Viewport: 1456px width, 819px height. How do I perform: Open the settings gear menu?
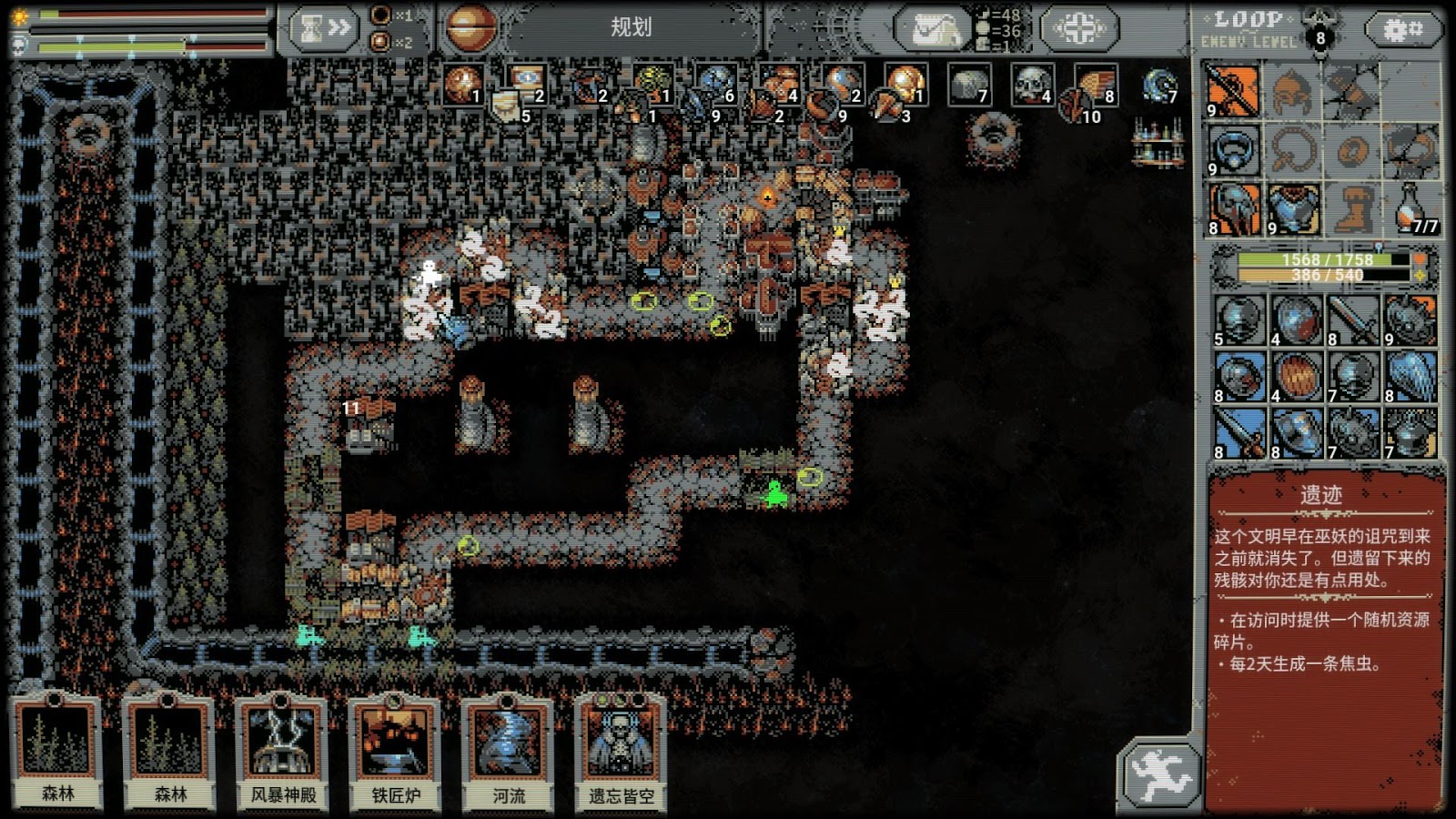click(1402, 30)
